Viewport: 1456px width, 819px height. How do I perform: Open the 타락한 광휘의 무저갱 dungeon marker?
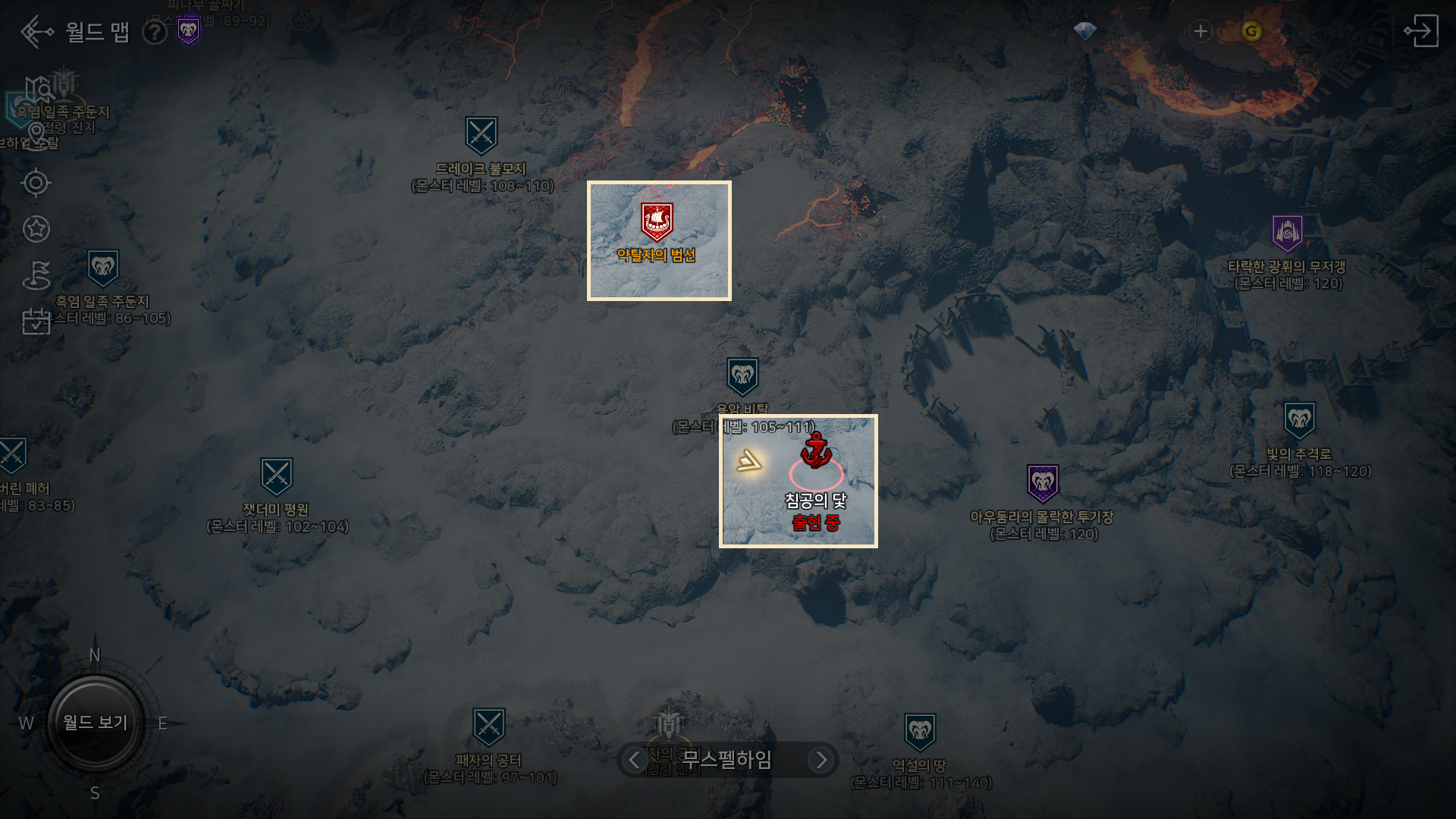click(x=1288, y=234)
